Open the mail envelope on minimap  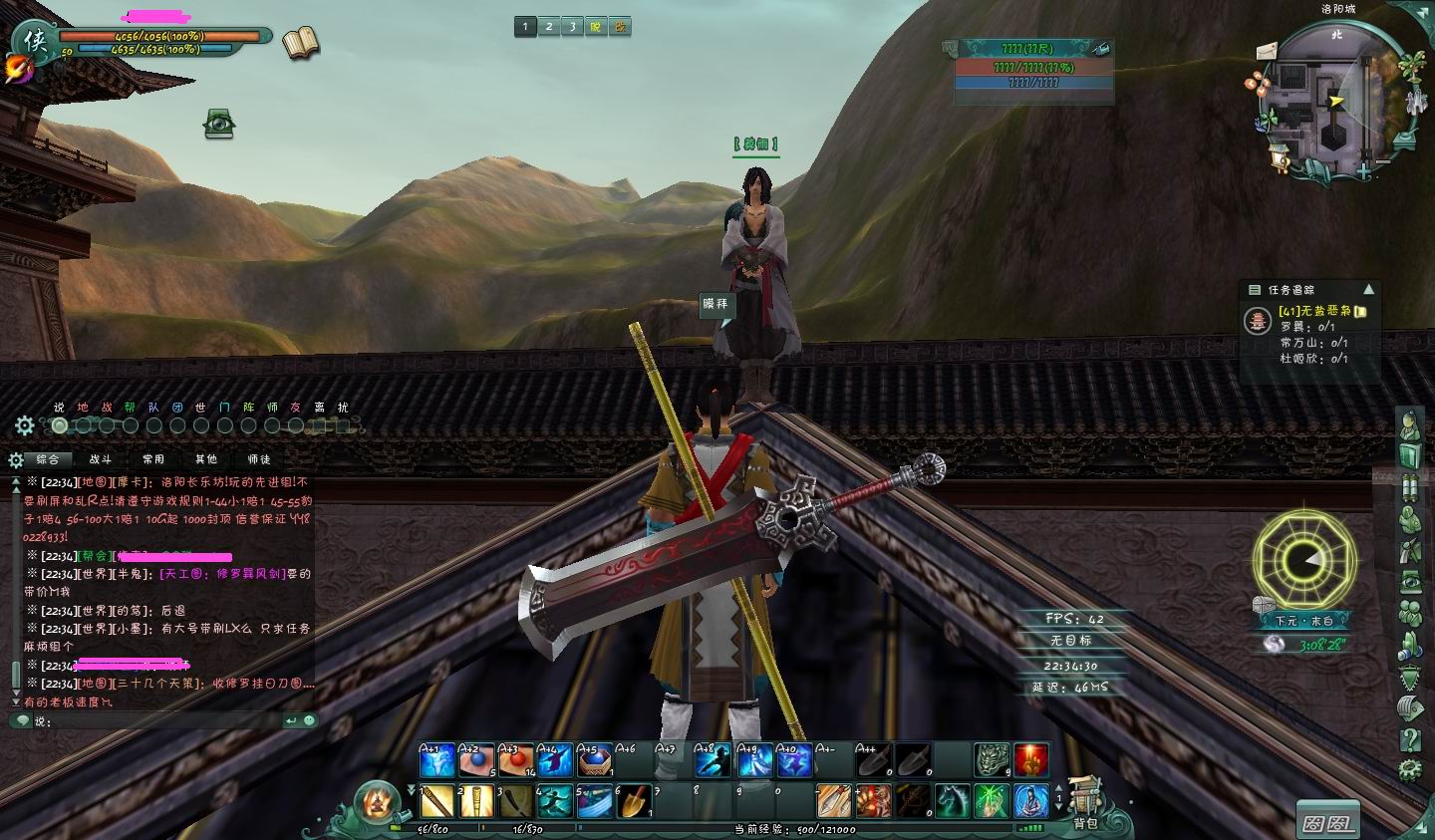point(1267,51)
